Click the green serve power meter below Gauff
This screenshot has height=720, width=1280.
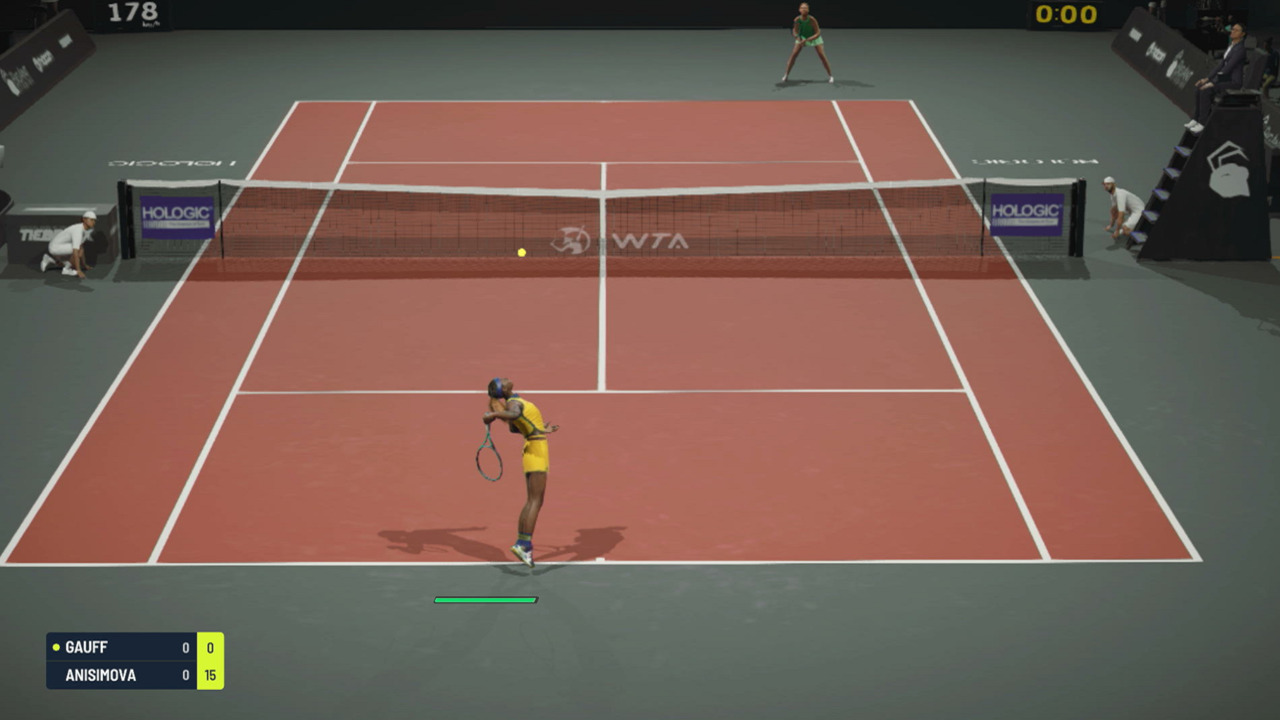pos(485,600)
